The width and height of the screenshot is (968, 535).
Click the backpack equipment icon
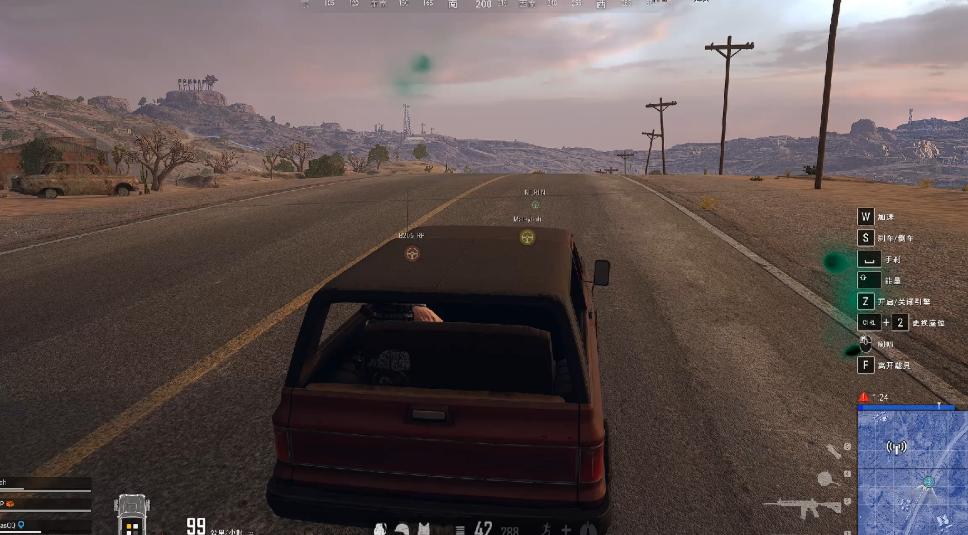coord(381,528)
